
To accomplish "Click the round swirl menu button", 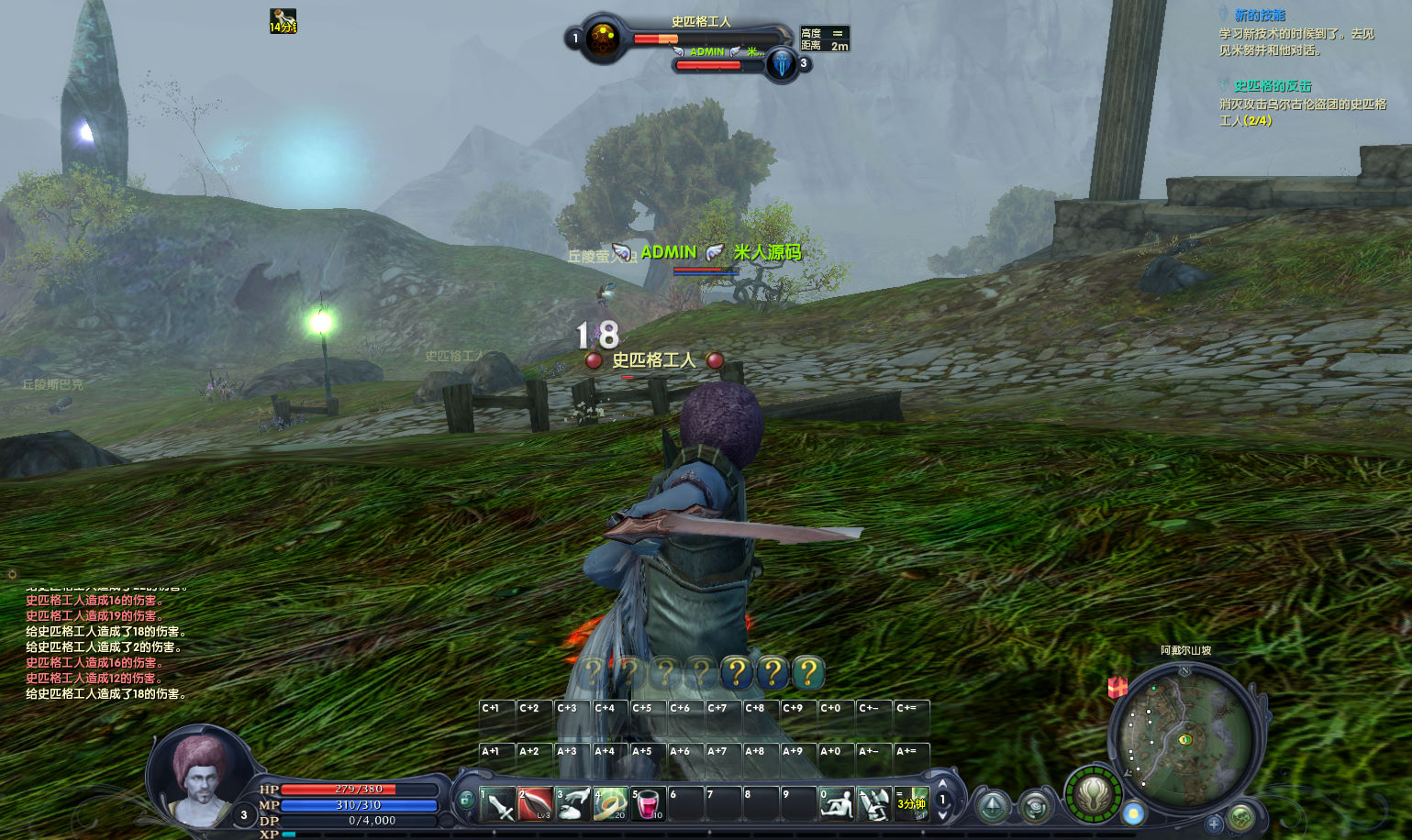I will tap(1036, 807).
